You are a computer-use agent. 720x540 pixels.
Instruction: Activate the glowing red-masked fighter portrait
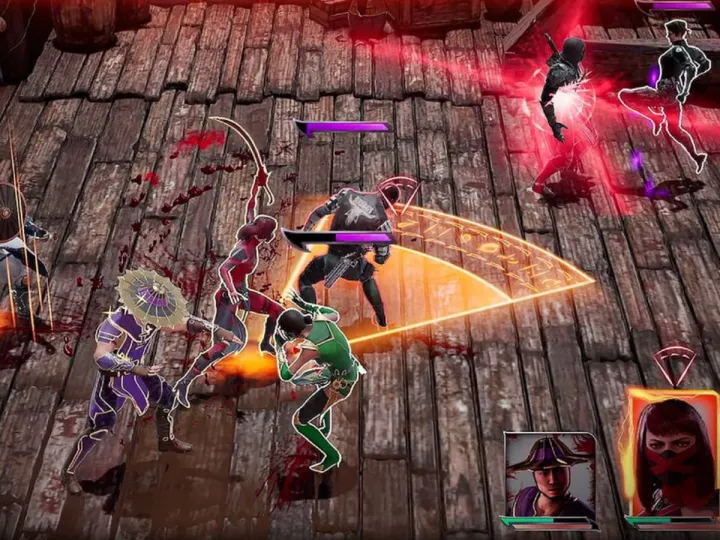673,453
